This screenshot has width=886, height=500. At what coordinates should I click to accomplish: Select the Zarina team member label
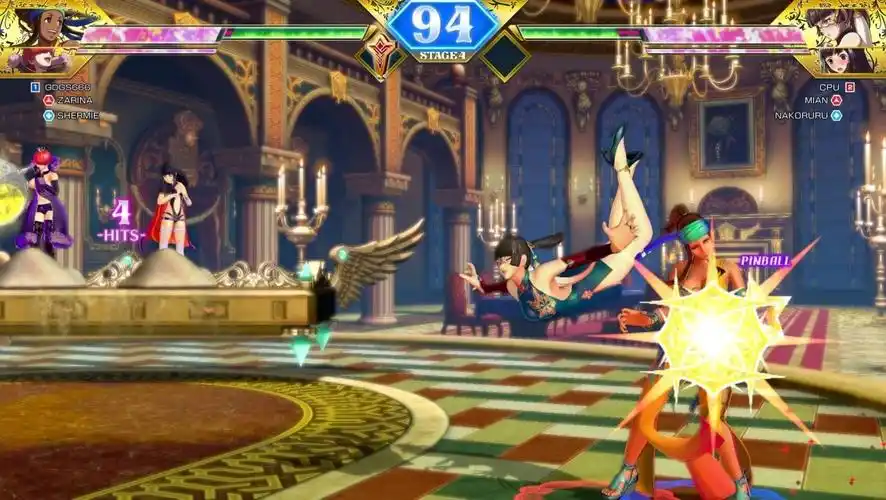(74, 100)
